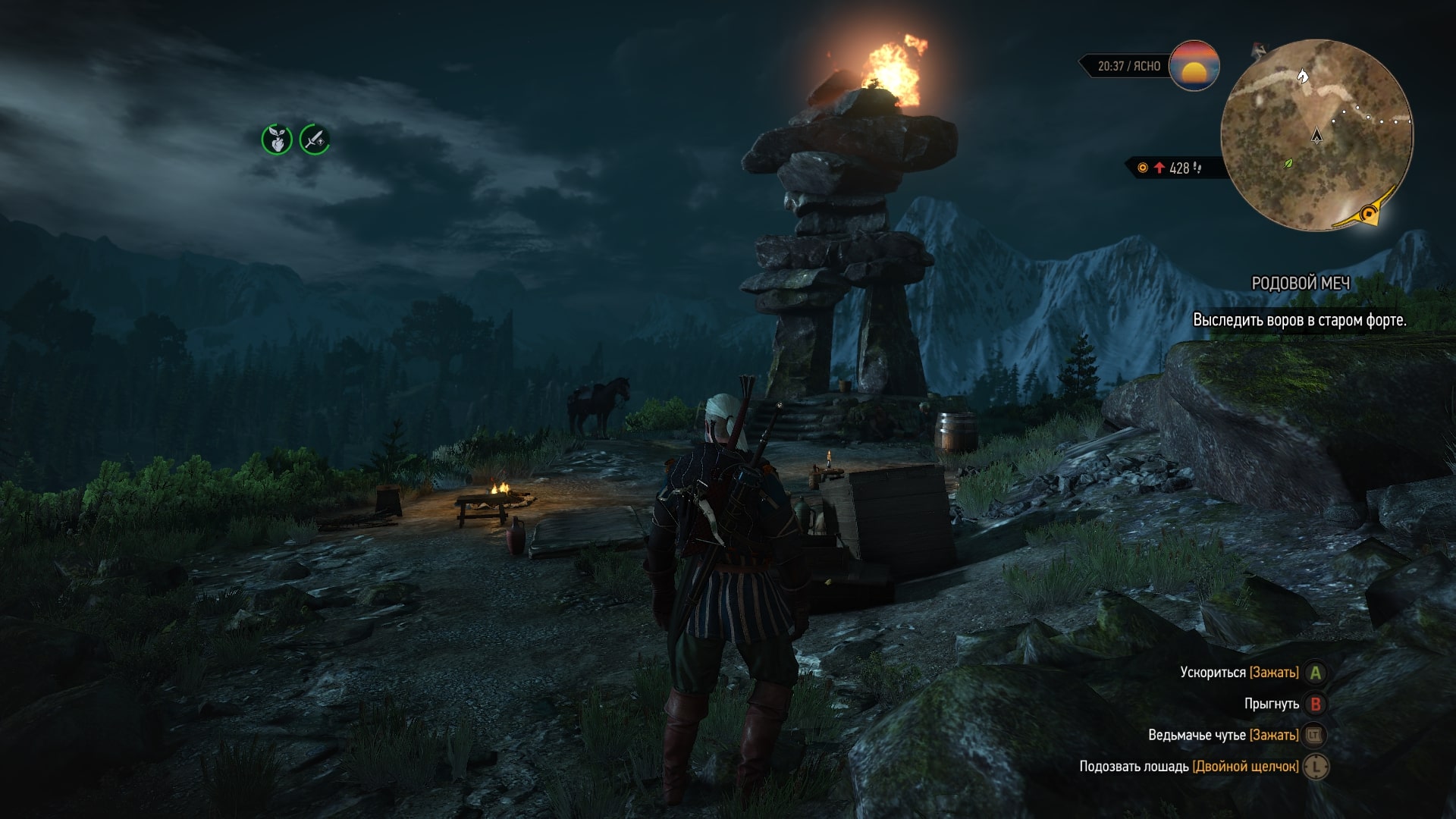1456x819 pixels.
Task: Click the horse marker on the minimap
Action: click(1303, 76)
